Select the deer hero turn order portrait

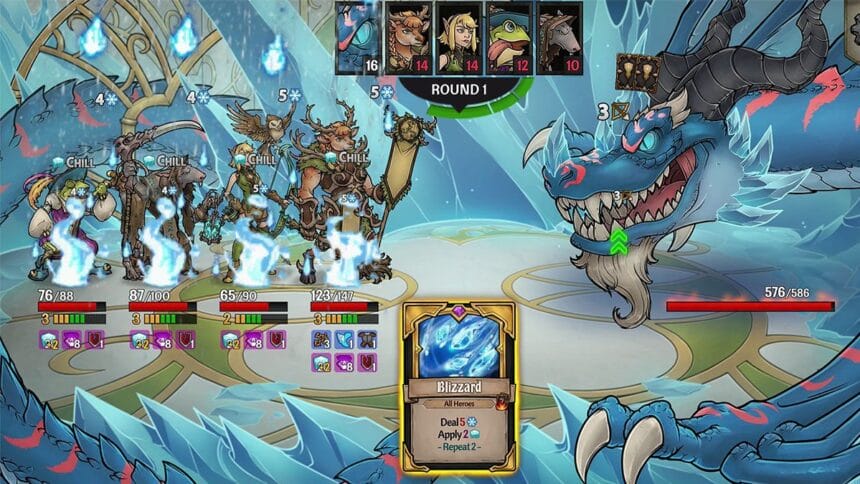coord(407,36)
